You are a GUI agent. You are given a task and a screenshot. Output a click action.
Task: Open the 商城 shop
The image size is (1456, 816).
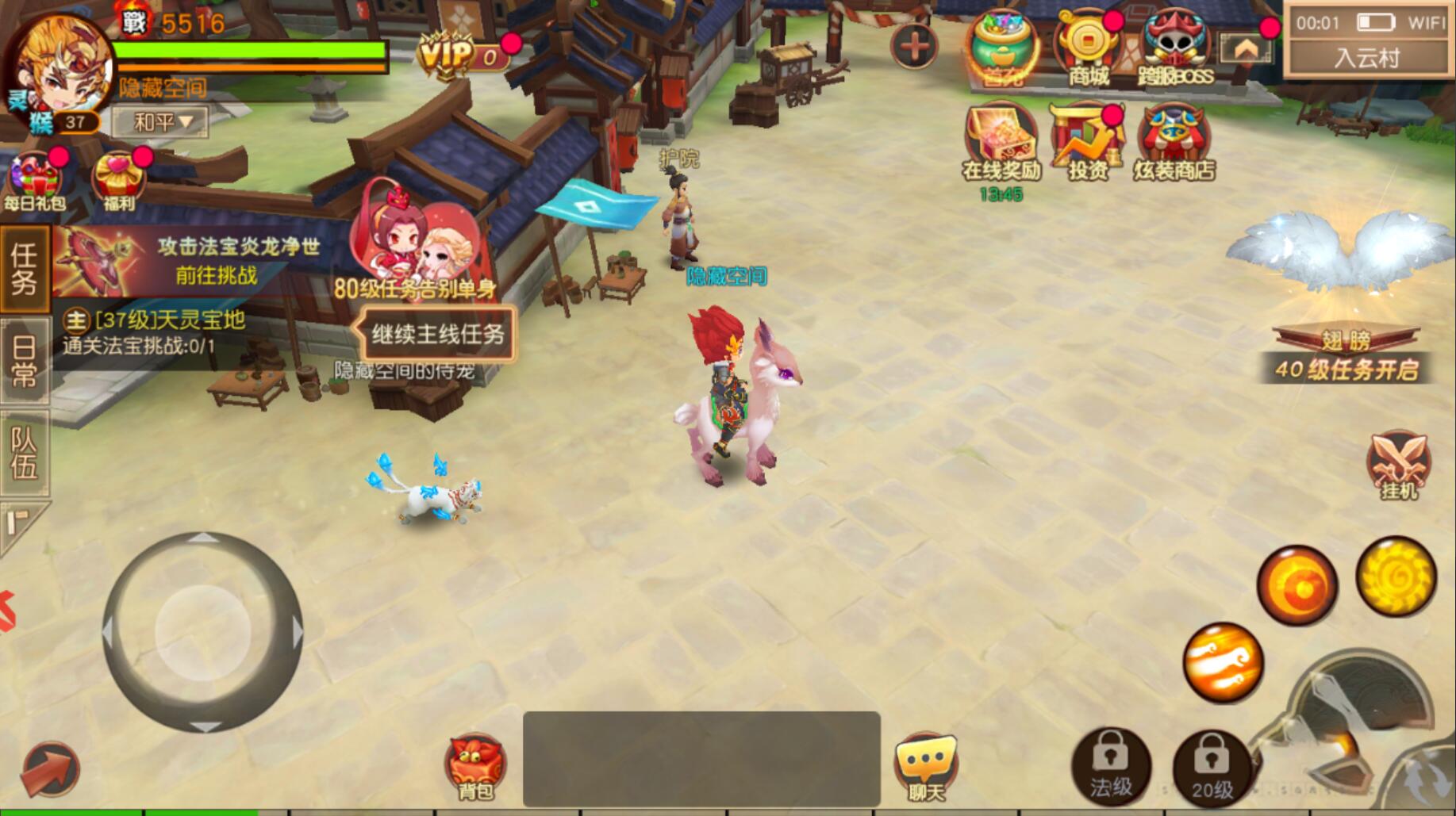[x=1089, y=49]
